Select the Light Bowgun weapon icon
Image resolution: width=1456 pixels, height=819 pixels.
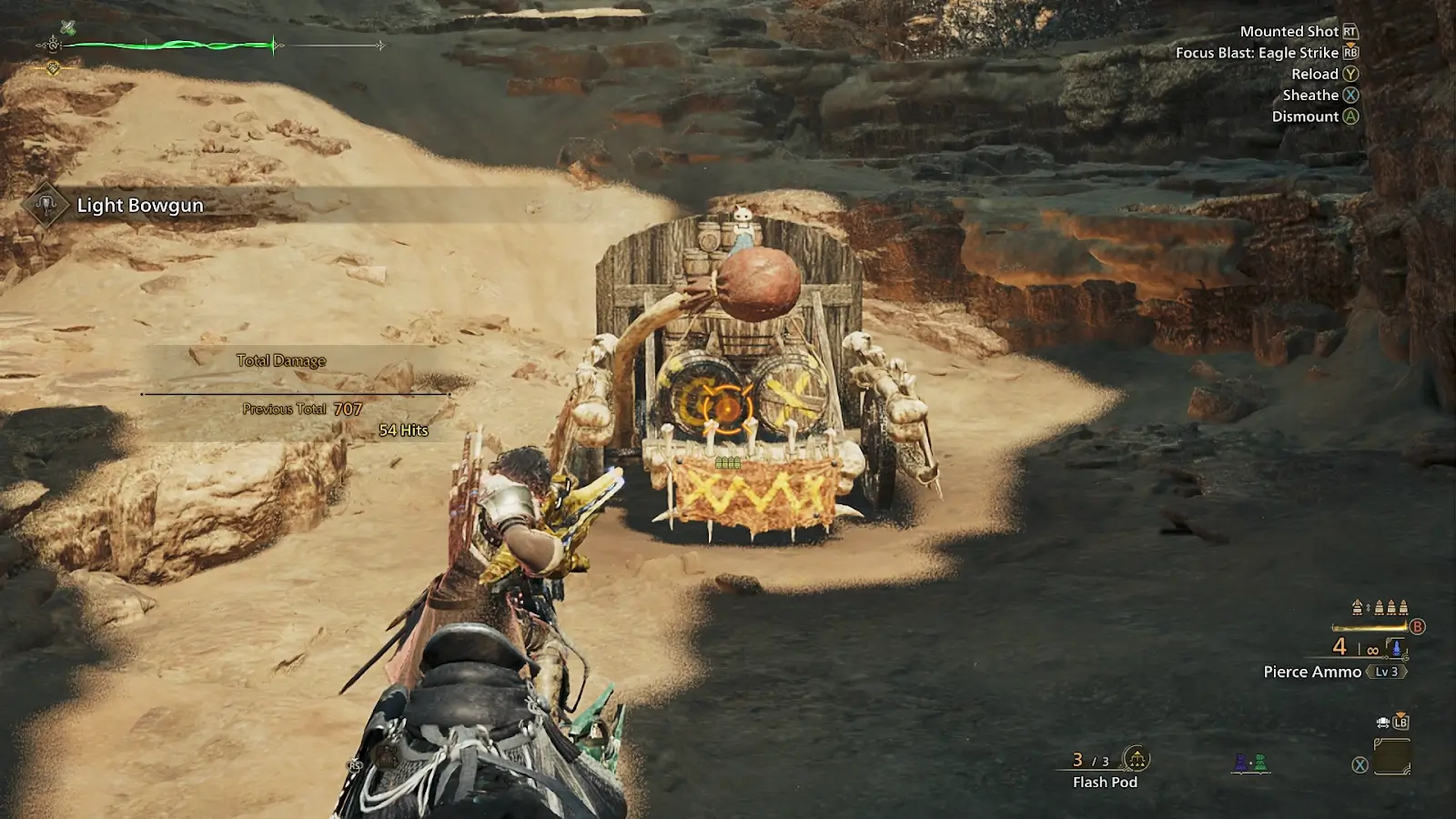[44, 205]
